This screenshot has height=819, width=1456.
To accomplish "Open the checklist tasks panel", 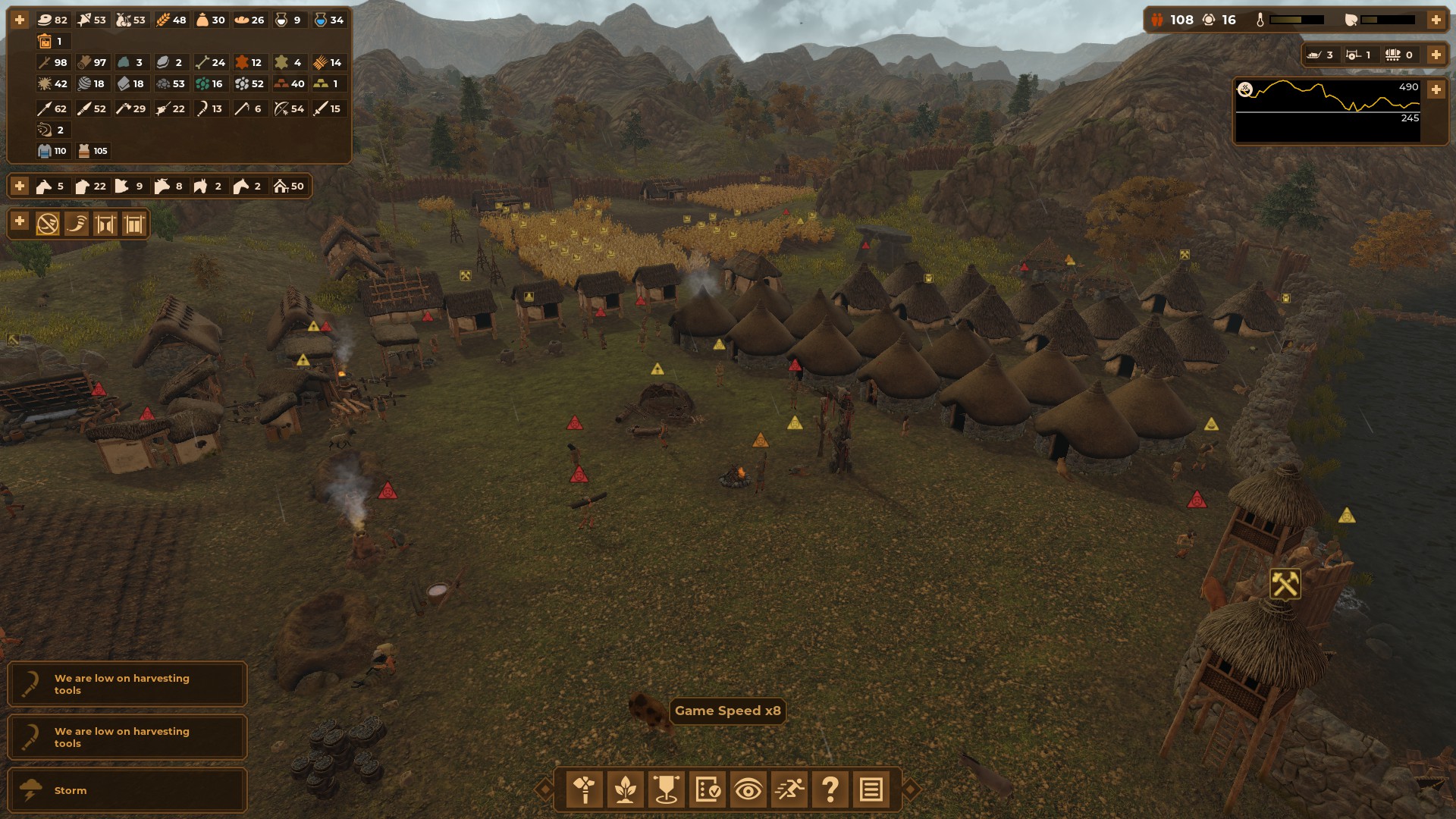I will (x=708, y=789).
